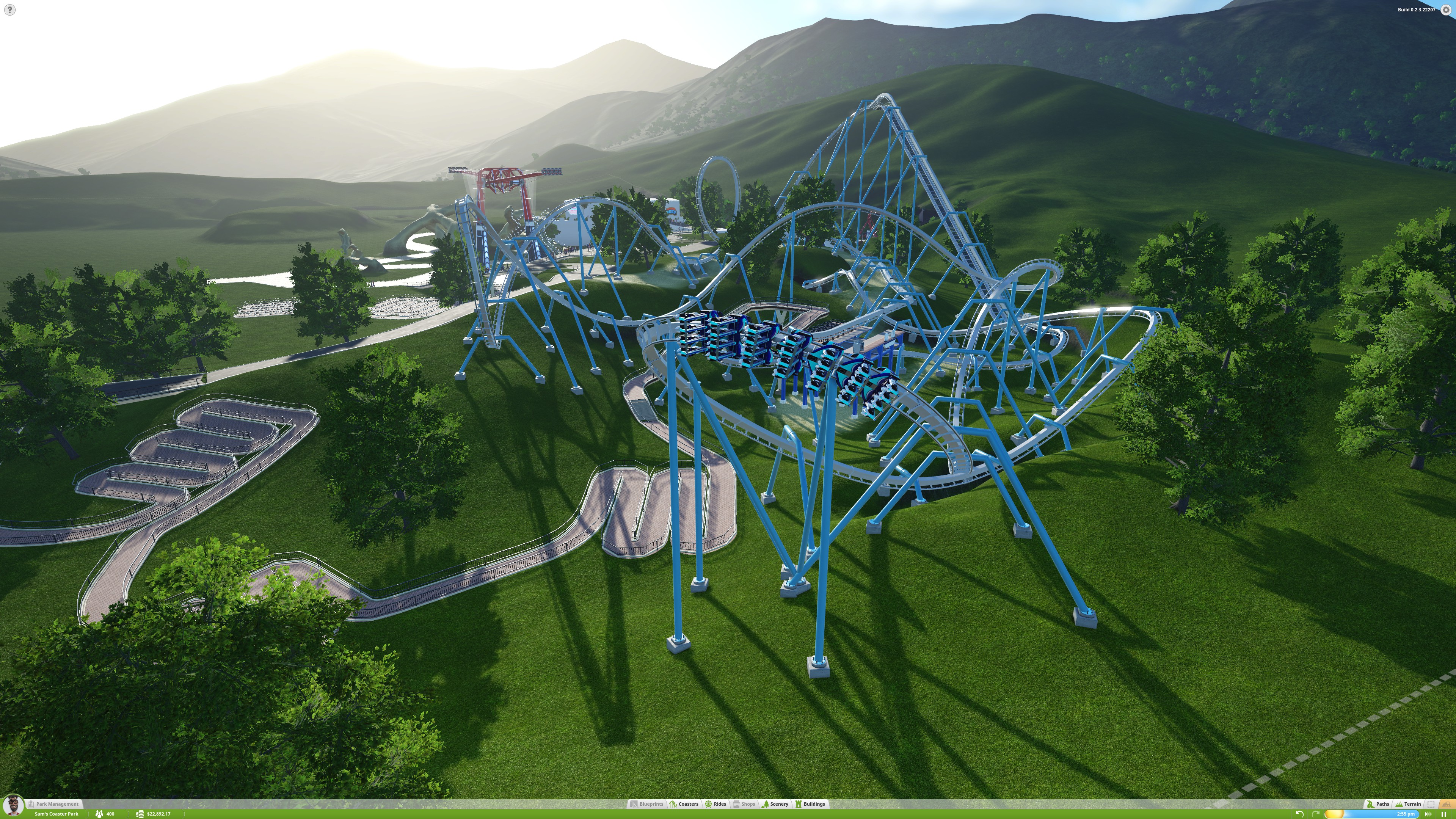
Task: Undo the last action
Action: pyautogui.click(x=1299, y=814)
